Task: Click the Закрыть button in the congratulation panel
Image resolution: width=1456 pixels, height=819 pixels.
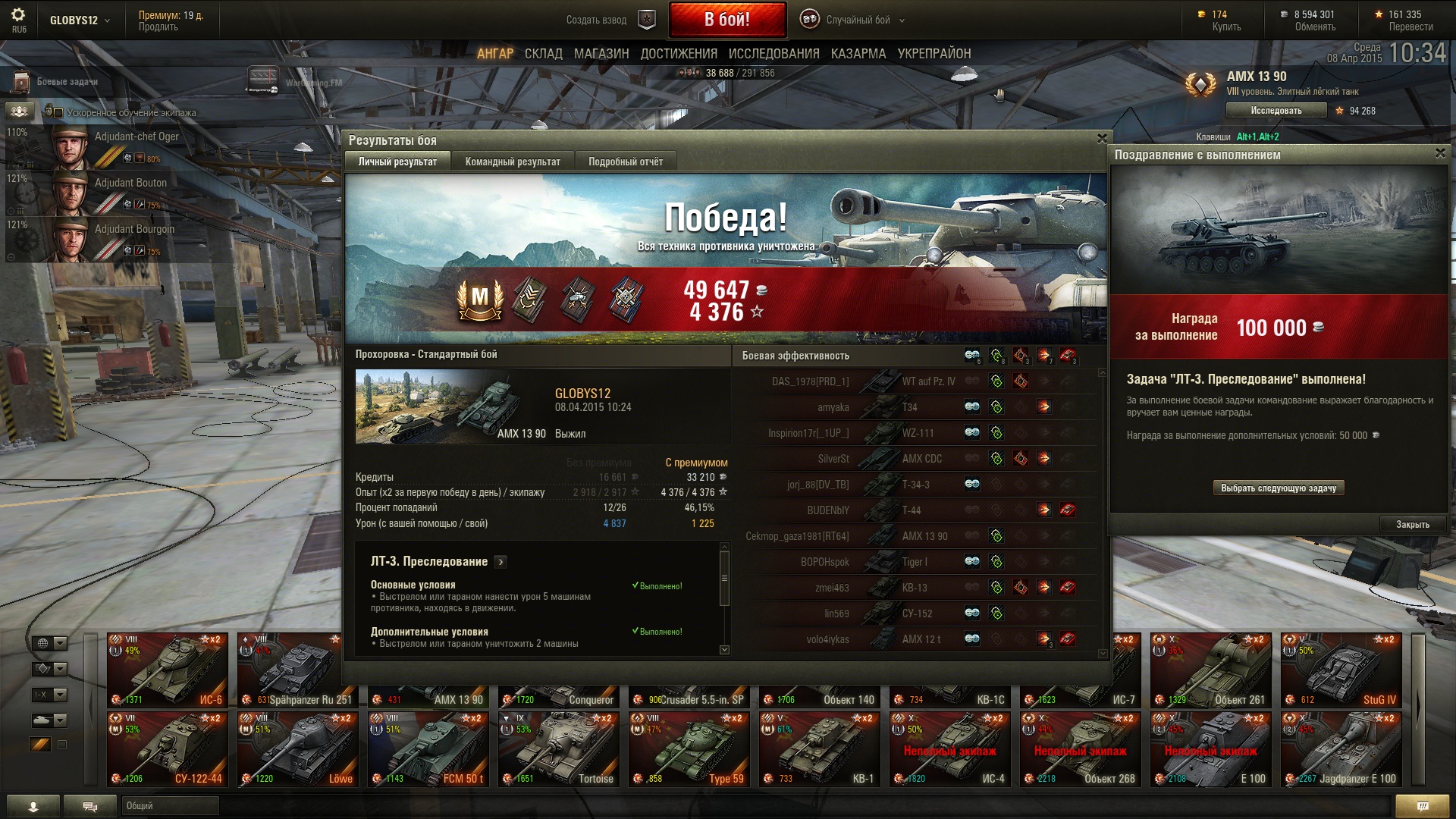Action: [x=1412, y=524]
